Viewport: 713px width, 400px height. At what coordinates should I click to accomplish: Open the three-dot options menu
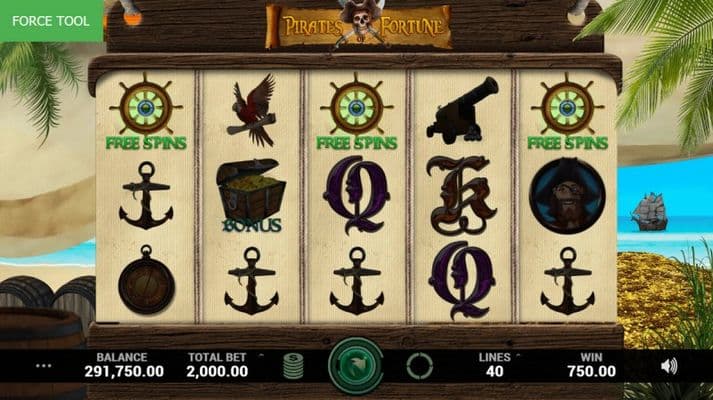[43, 366]
